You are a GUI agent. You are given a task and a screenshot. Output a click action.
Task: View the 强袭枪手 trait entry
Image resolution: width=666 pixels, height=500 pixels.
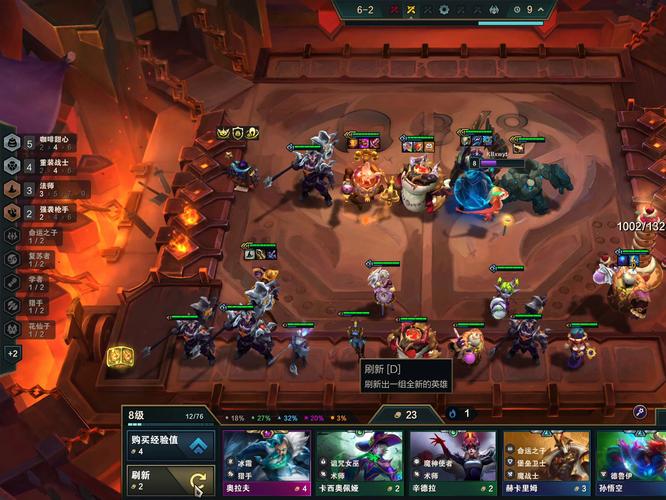tap(38, 212)
